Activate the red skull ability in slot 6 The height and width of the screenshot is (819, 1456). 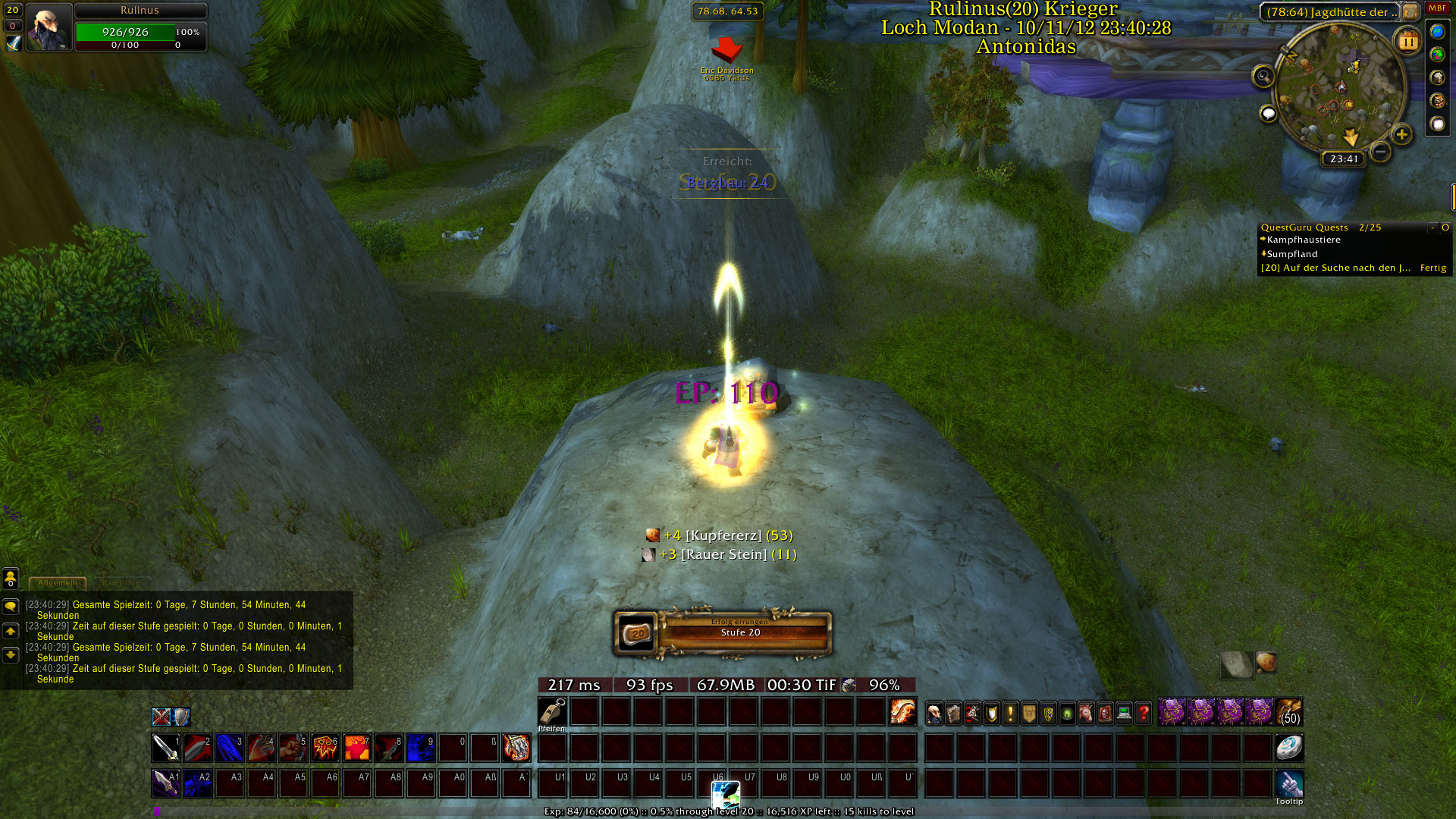click(325, 748)
